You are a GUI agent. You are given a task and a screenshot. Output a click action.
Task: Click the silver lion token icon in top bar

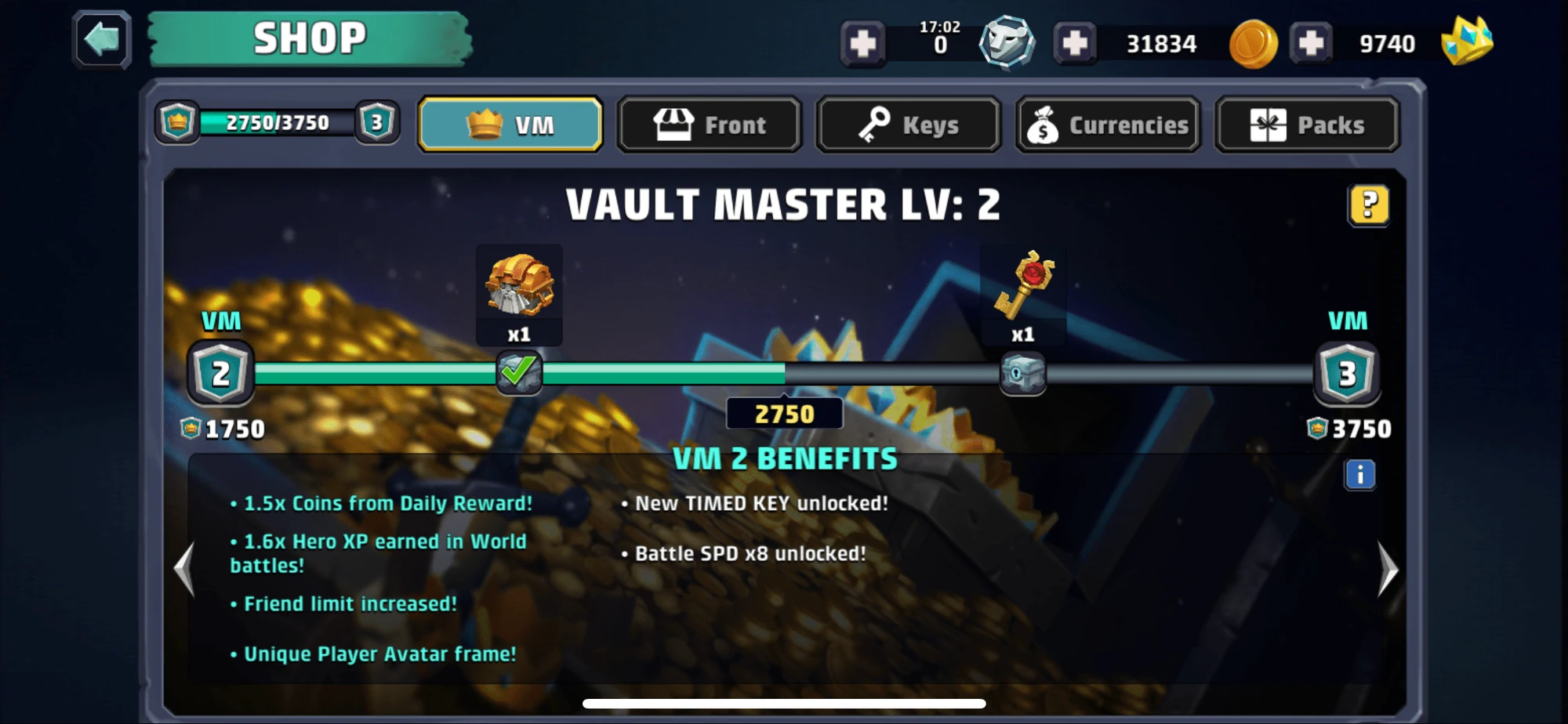[1006, 42]
